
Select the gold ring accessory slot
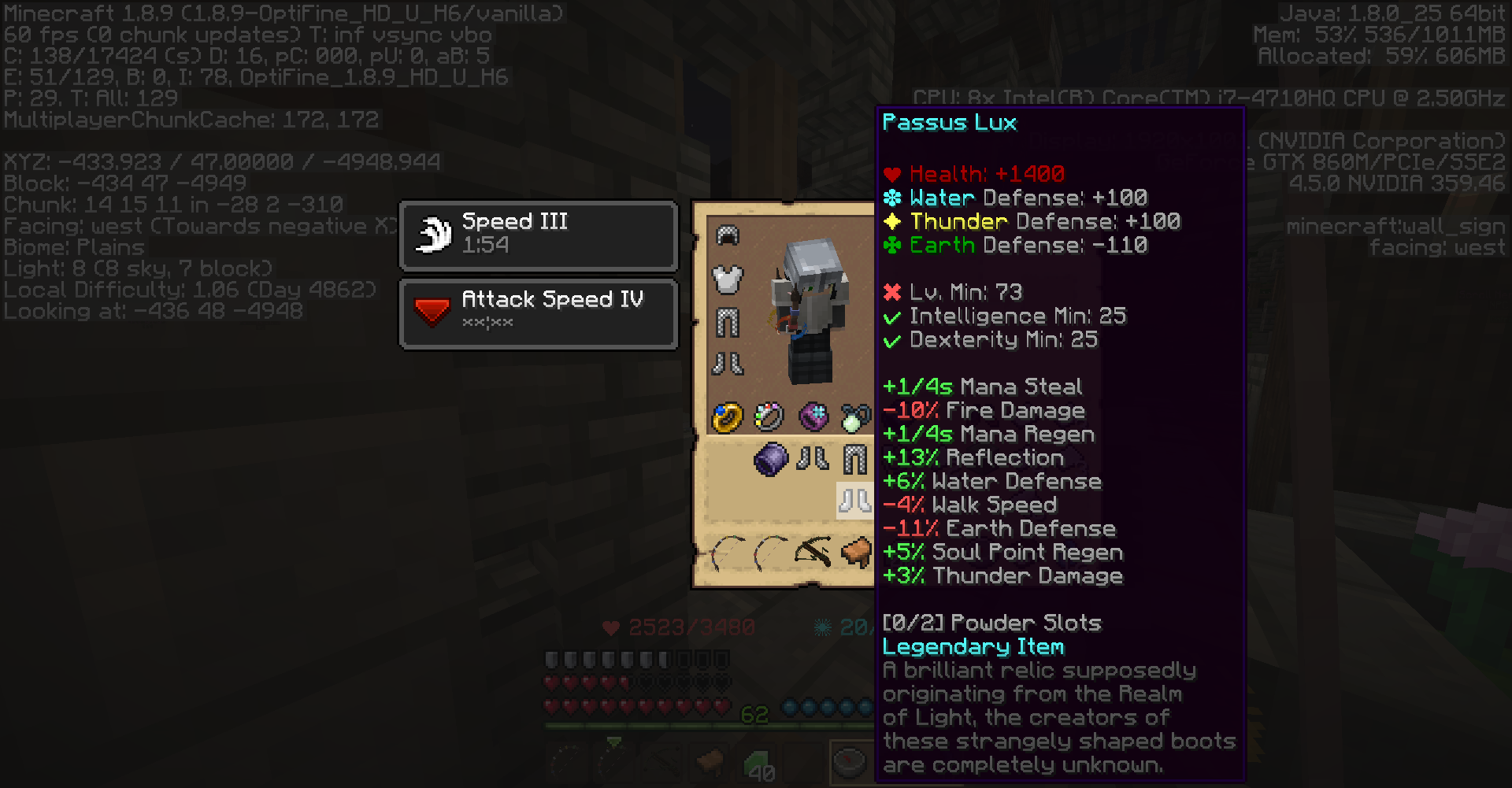point(726,416)
